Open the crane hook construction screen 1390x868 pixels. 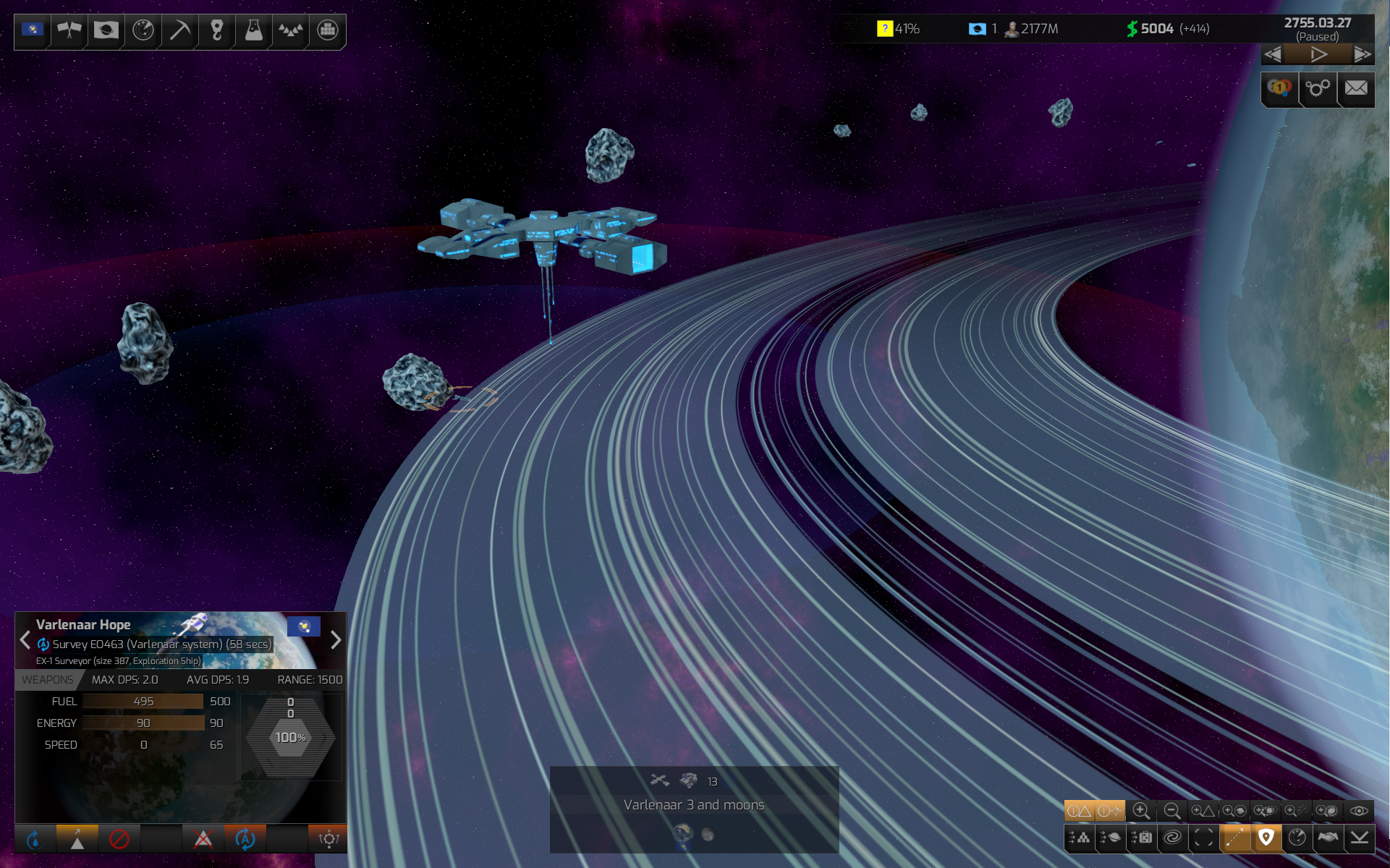(x=216, y=30)
